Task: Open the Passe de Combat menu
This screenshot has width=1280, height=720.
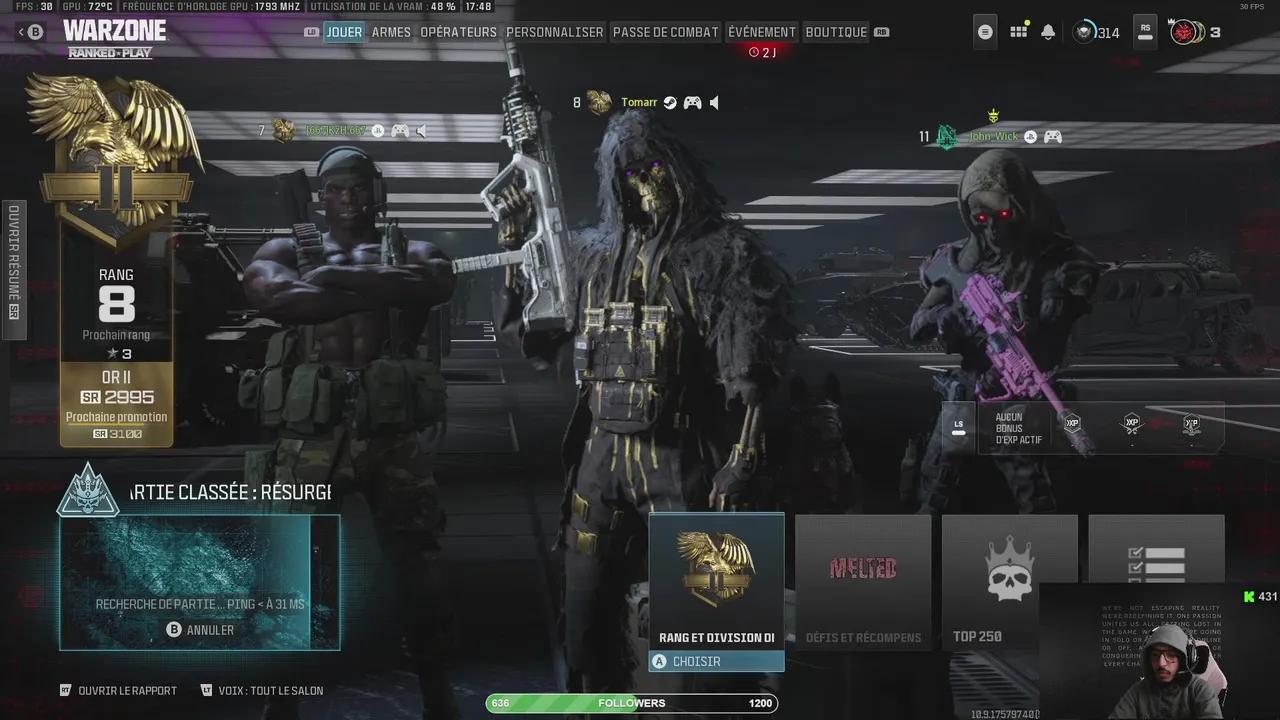Action: pos(665,31)
